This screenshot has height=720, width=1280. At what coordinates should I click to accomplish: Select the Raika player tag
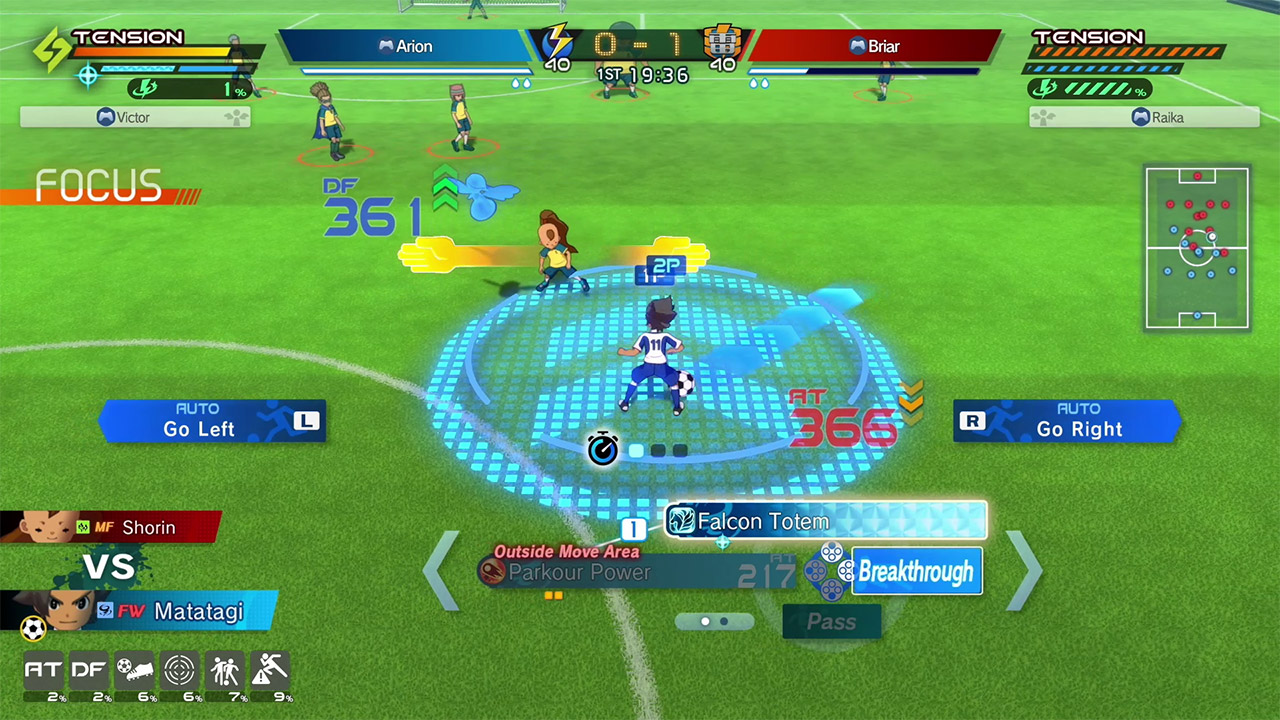1144,117
